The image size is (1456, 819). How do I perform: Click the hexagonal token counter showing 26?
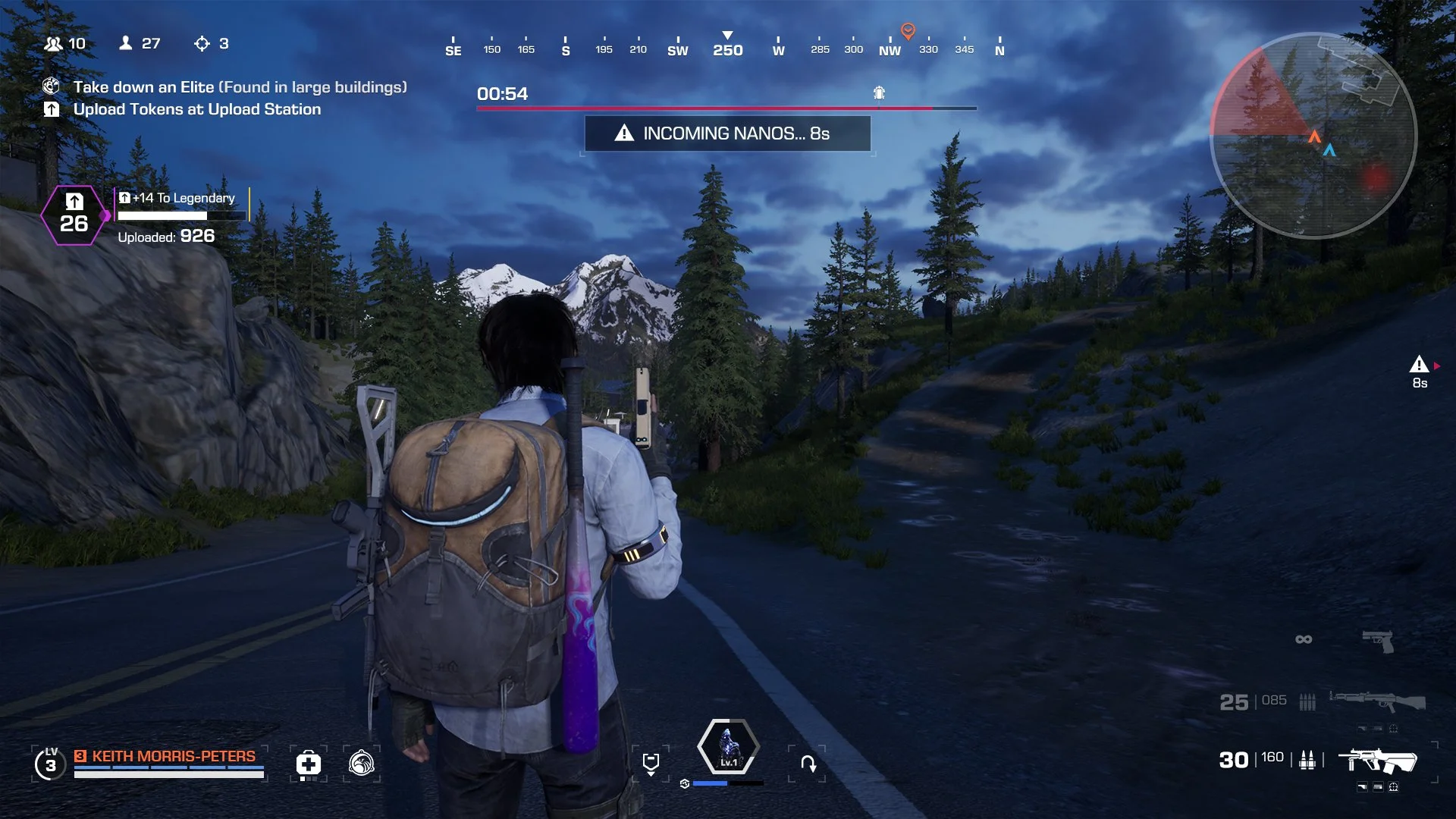pos(74,215)
